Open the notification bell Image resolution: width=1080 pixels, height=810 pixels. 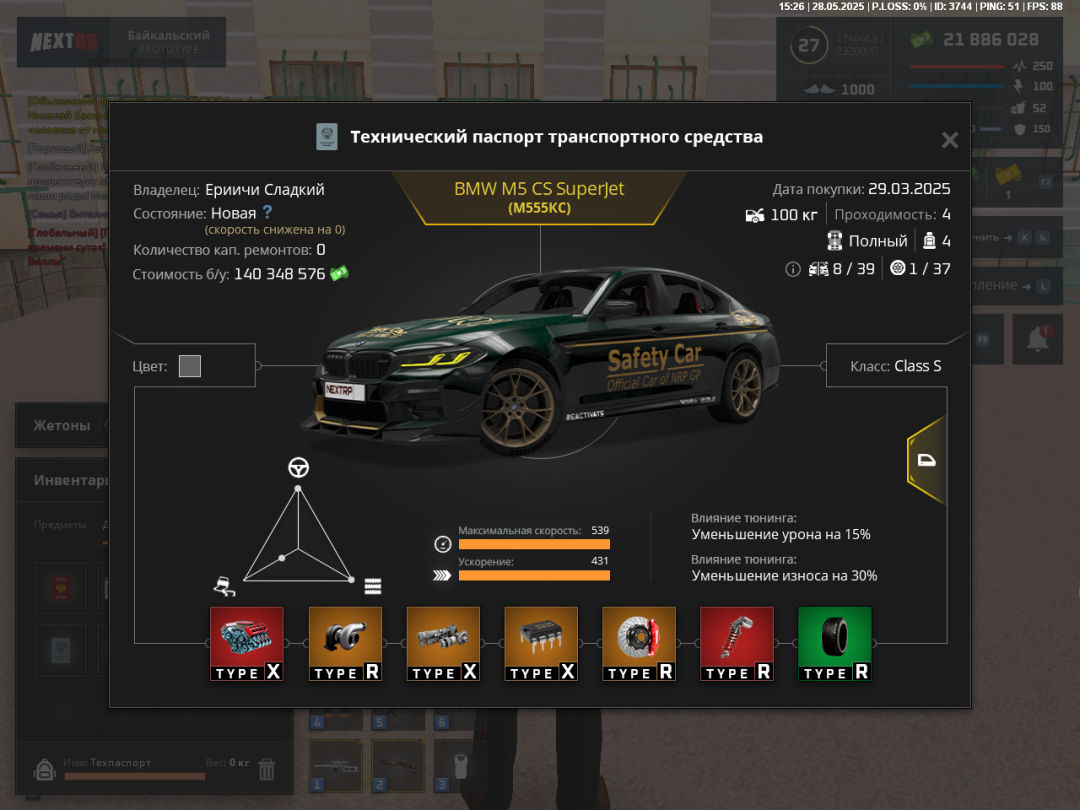pyautogui.click(x=1037, y=338)
